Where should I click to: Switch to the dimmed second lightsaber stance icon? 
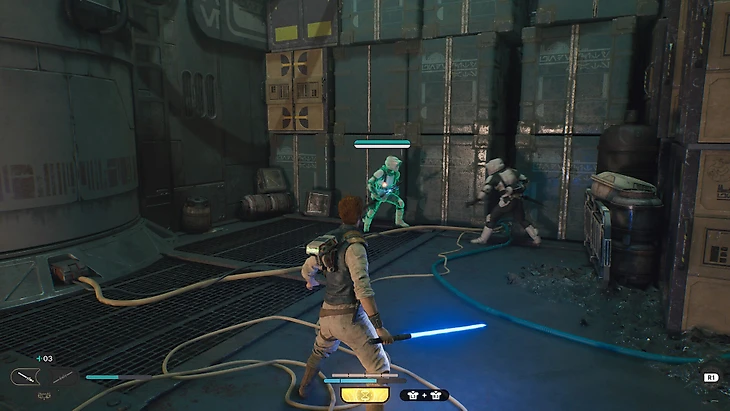point(62,377)
